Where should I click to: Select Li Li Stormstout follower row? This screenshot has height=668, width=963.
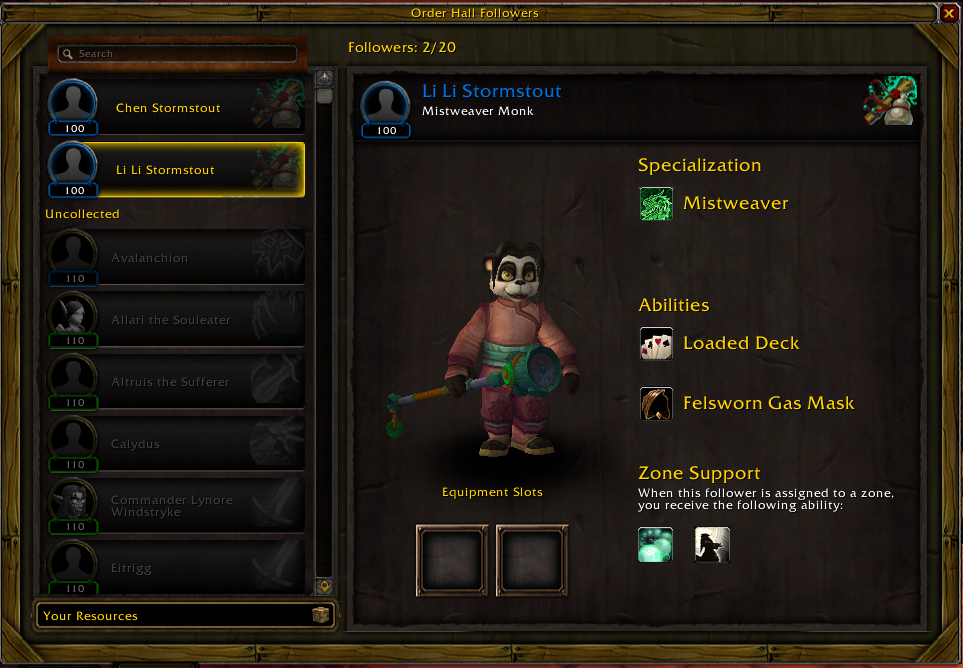(x=175, y=170)
